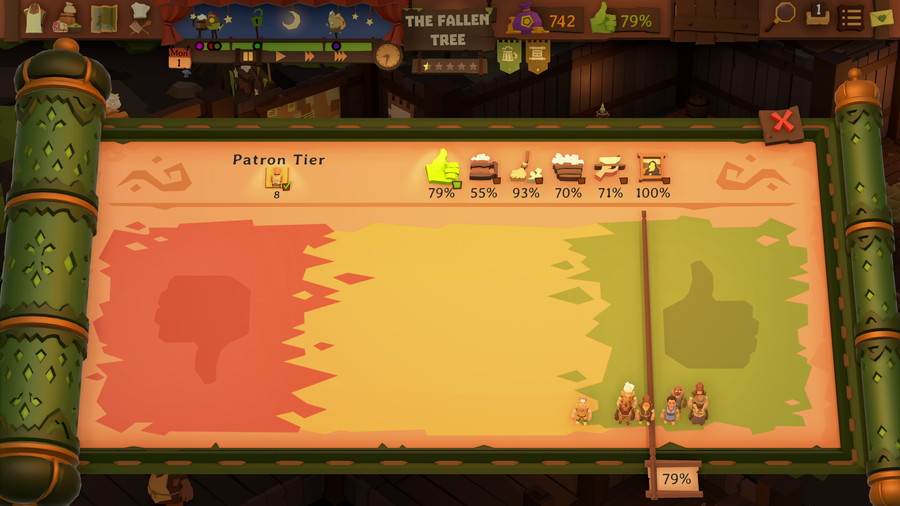The image size is (900, 506).
Task: Pause the game with the pause button
Action: tap(247, 57)
